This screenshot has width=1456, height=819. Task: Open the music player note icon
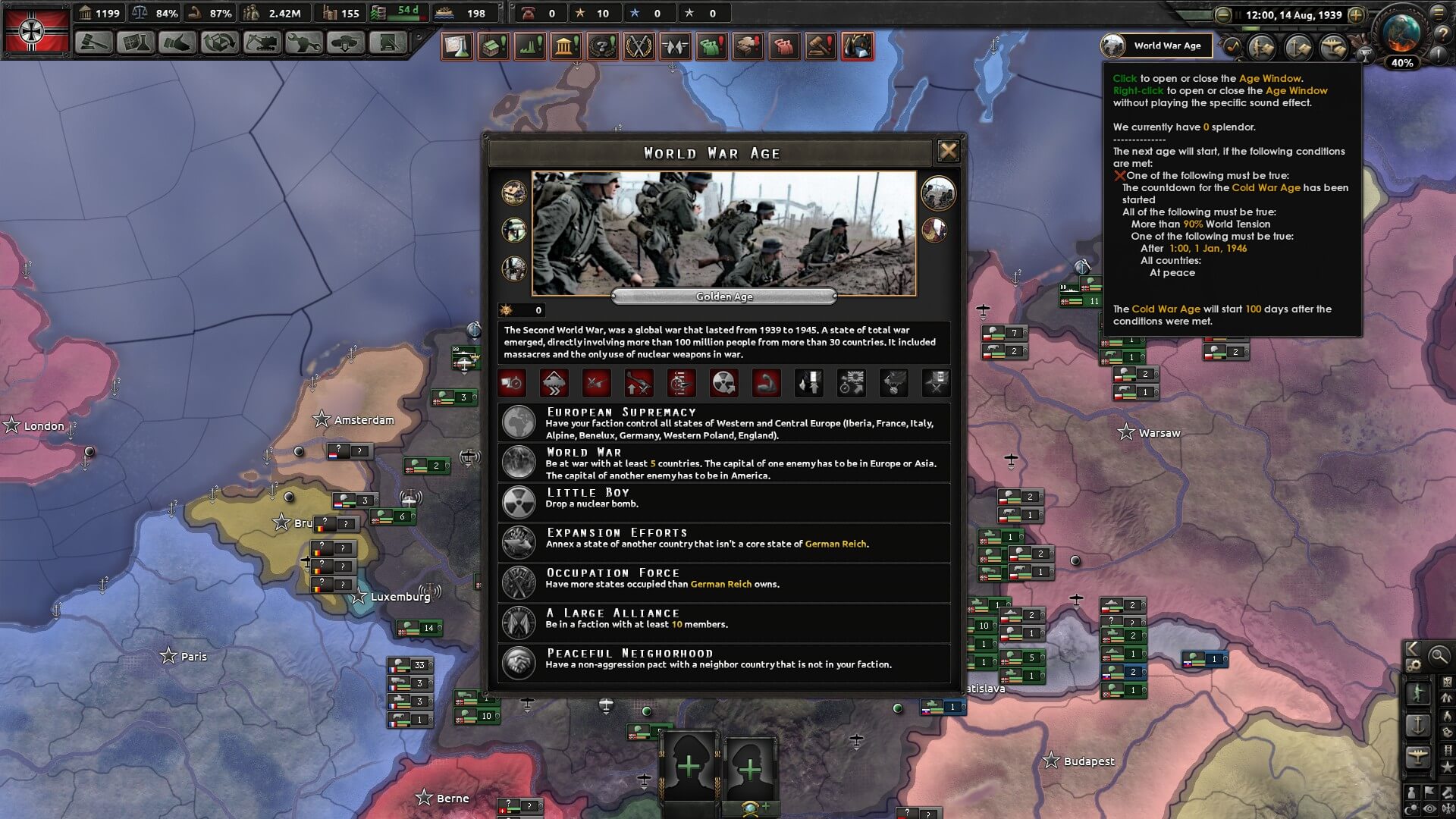click(x=1234, y=47)
